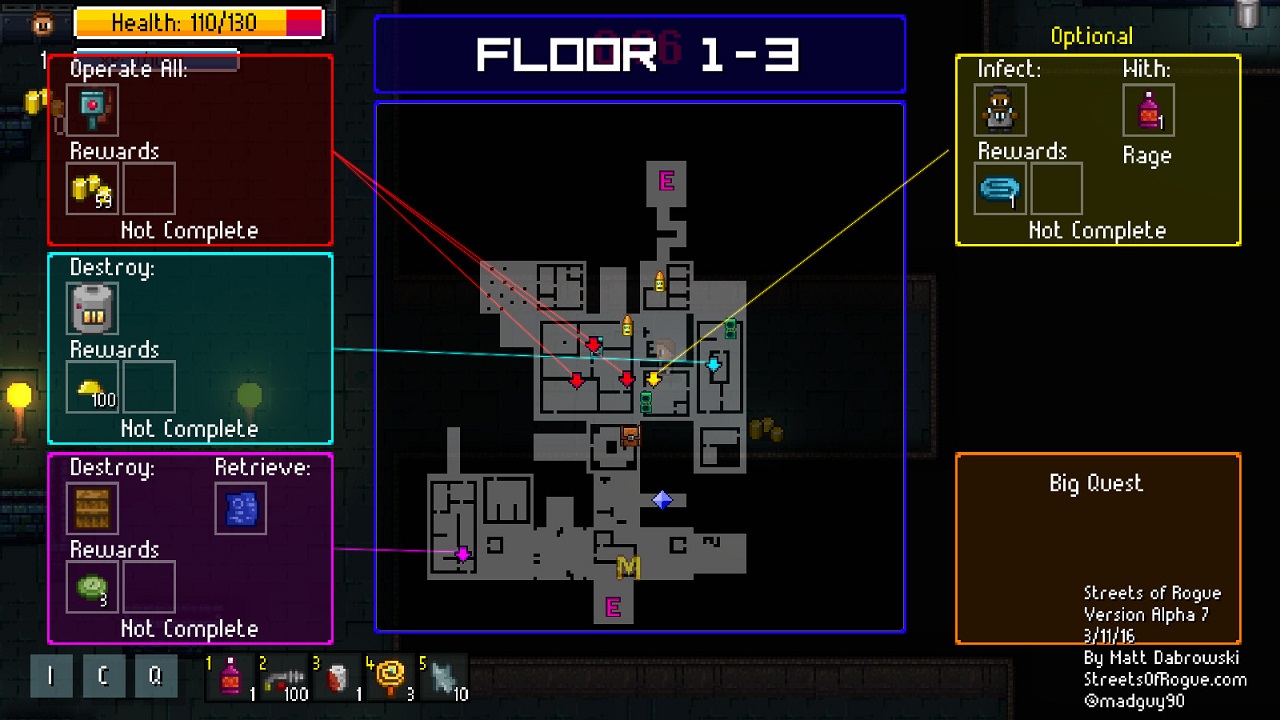The image size is (1280, 720).
Task: Open the character sheet C button
Action: pos(103,676)
